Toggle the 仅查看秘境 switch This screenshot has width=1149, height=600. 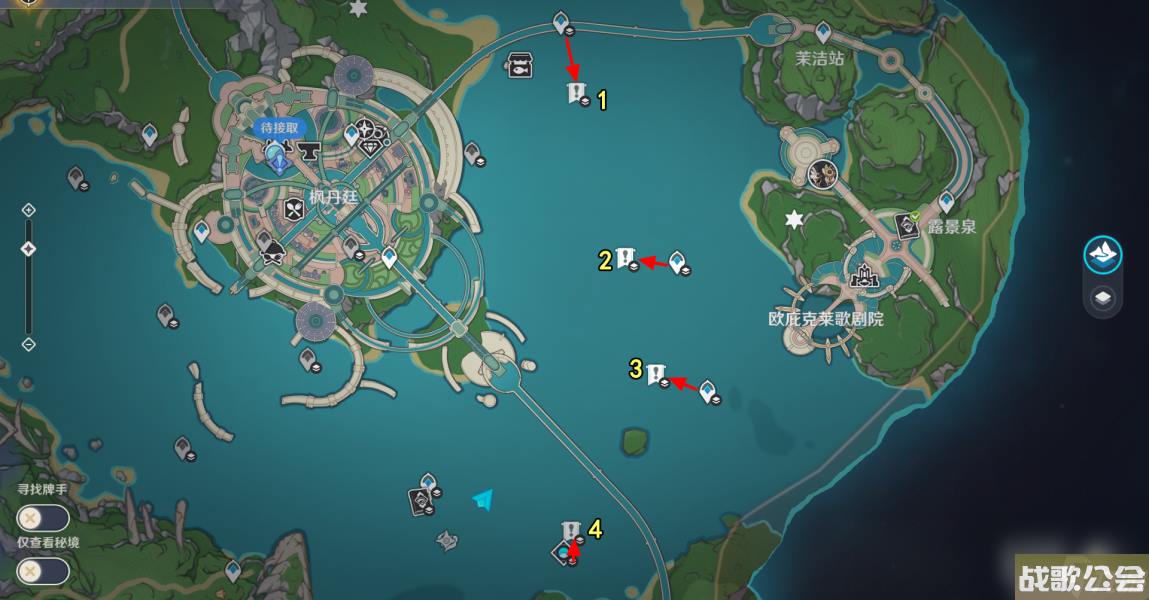(x=43, y=571)
